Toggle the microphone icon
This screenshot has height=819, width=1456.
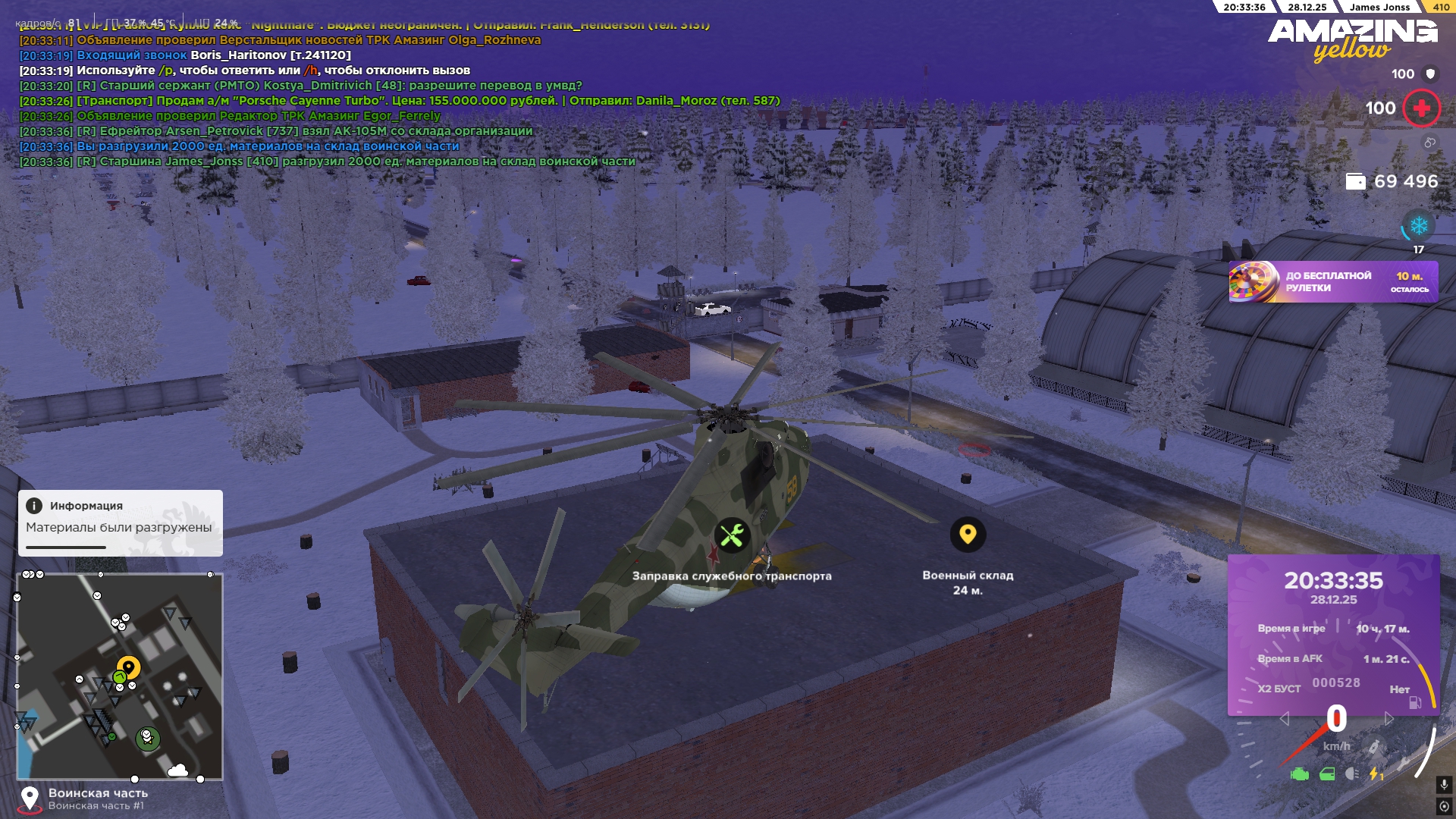[x=1444, y=784]
